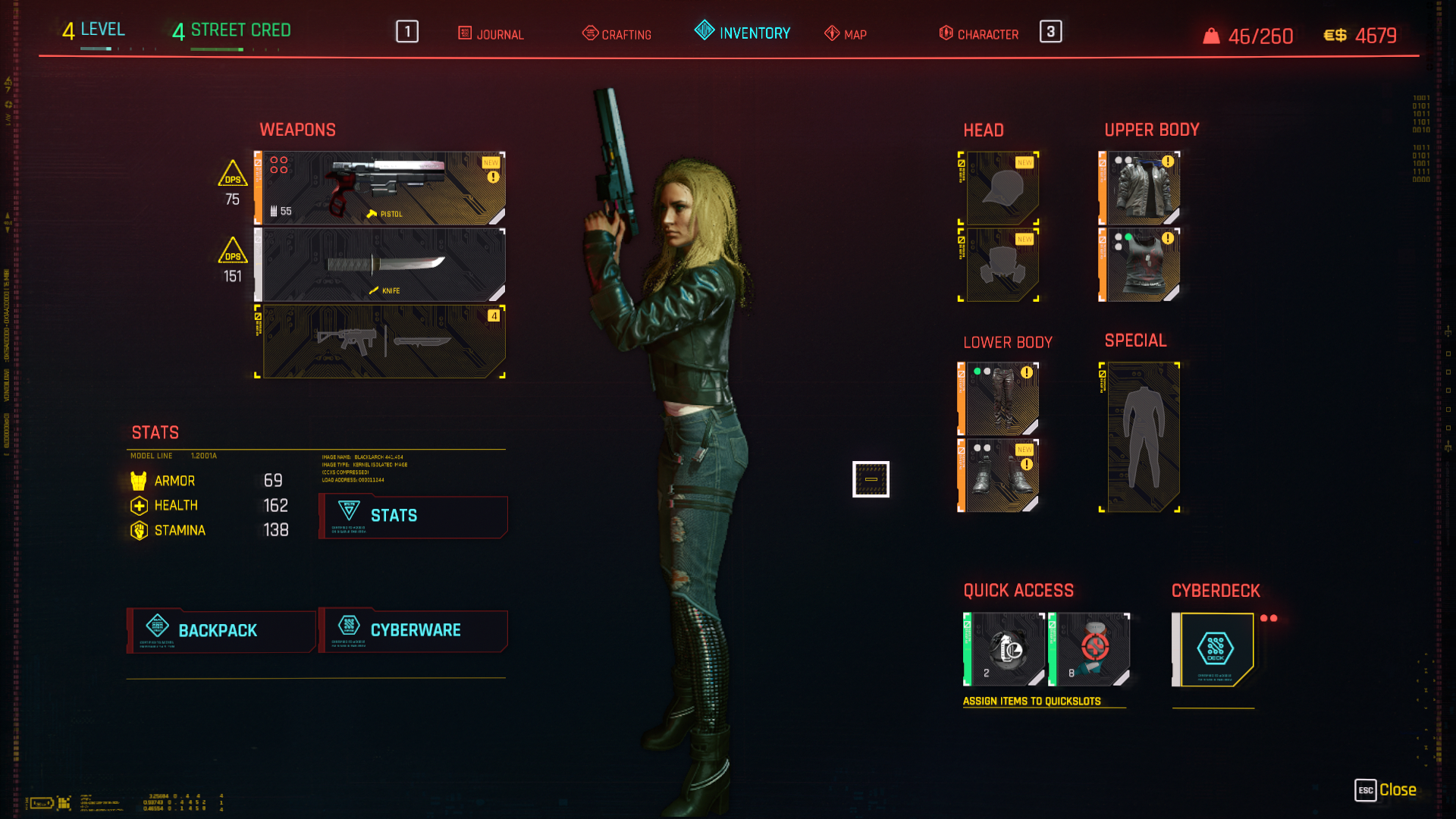Open the Cyberdeck slot
Image resolution: width=1456 pixels, height=819 pixels.
pyautogui.click(x=1215, y=649)
